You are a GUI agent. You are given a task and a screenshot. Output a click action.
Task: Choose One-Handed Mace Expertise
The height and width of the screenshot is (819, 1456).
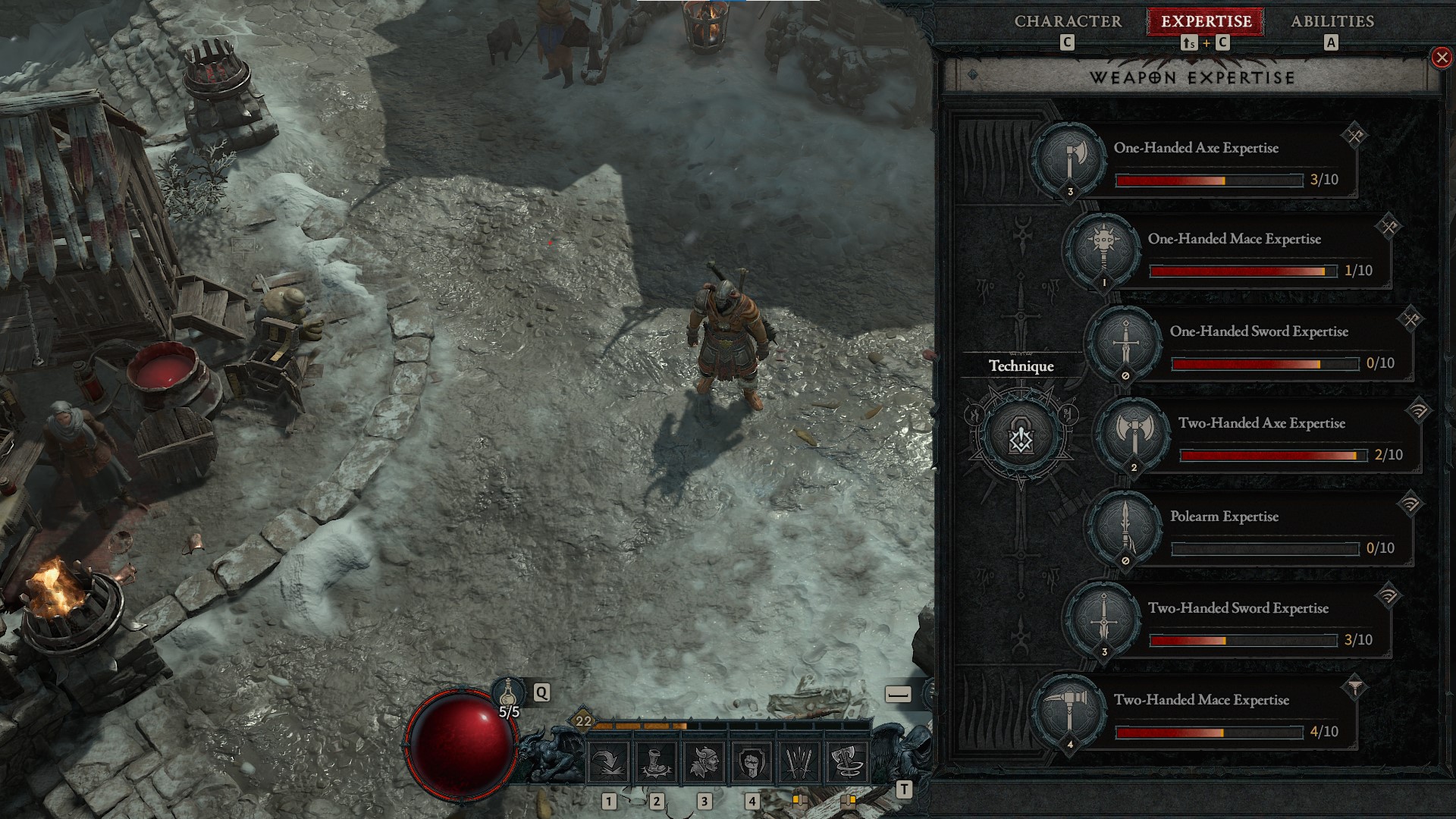click(1104, 251)
